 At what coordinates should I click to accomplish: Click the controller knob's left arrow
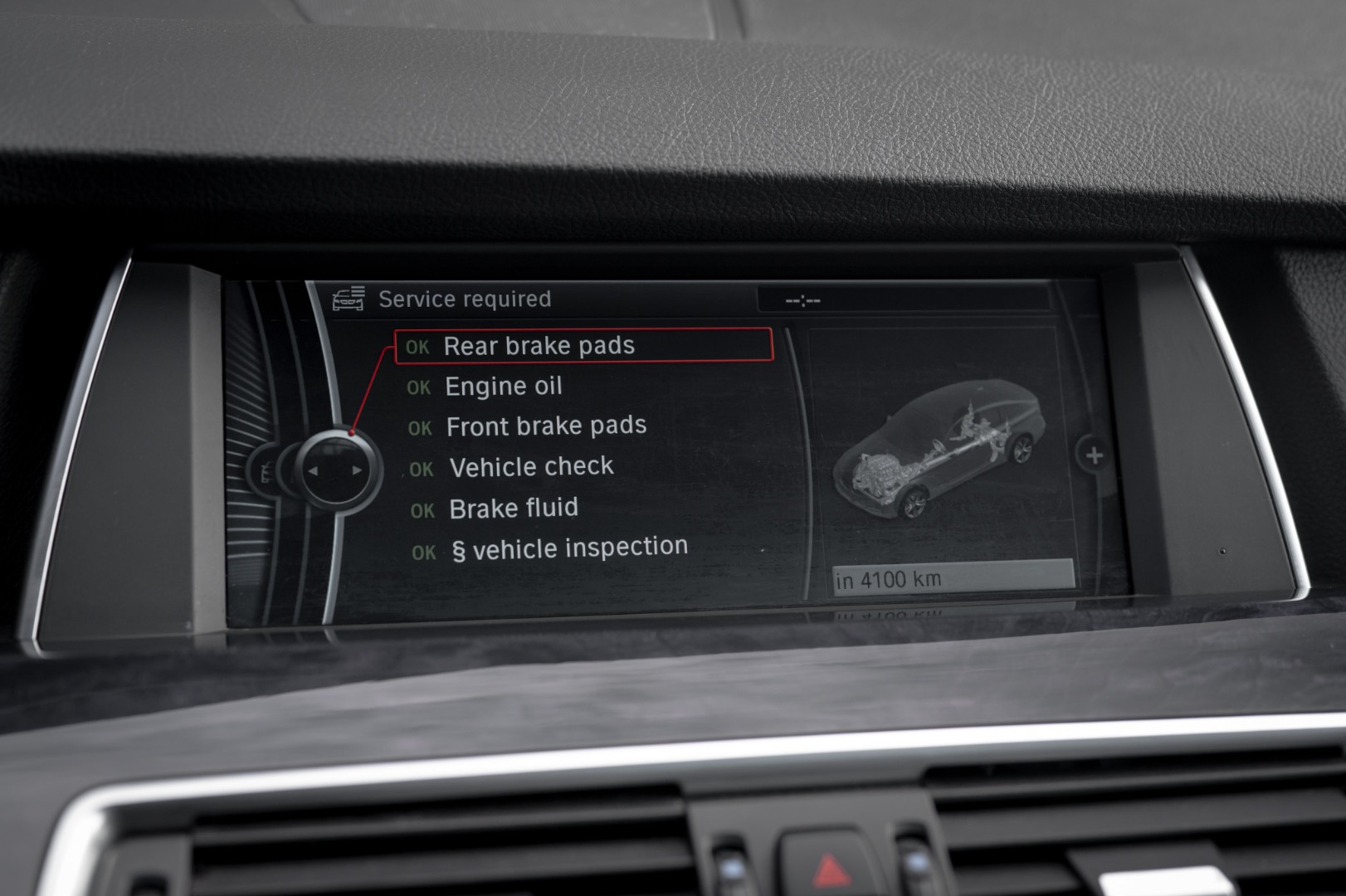(313, 470)
